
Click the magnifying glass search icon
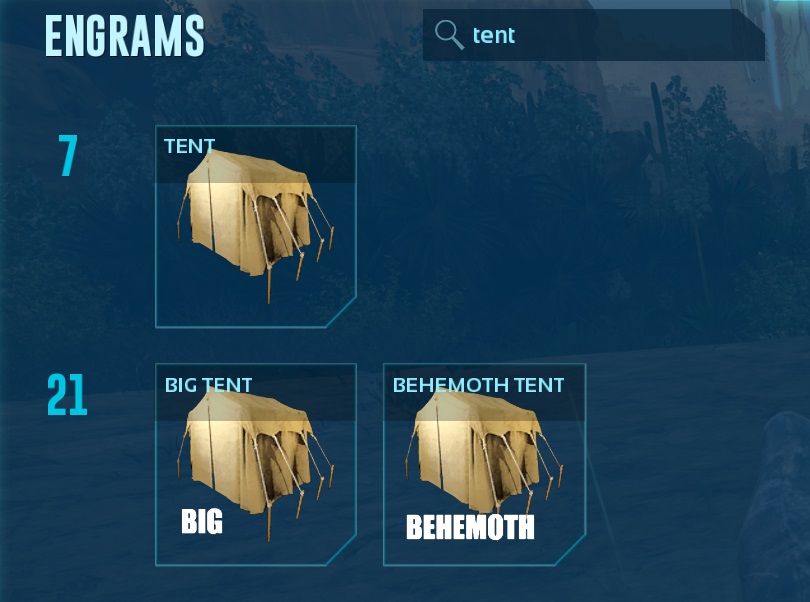click(449, 36)
